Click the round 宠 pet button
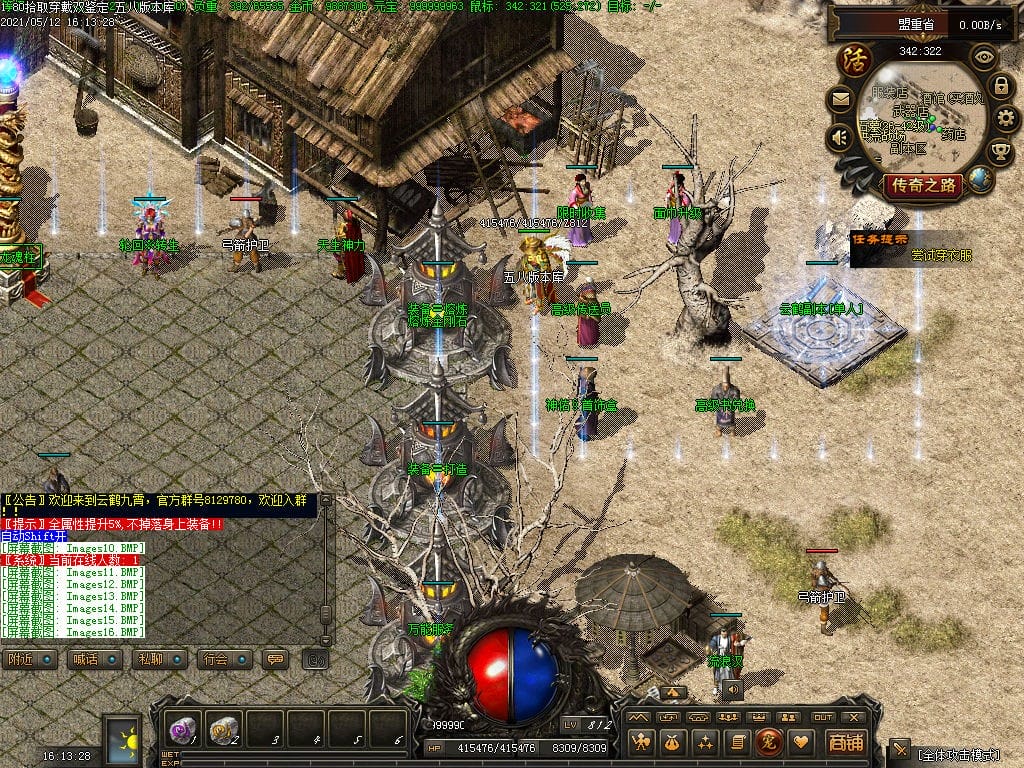The image size is (1024, 768). pos(768,741)
